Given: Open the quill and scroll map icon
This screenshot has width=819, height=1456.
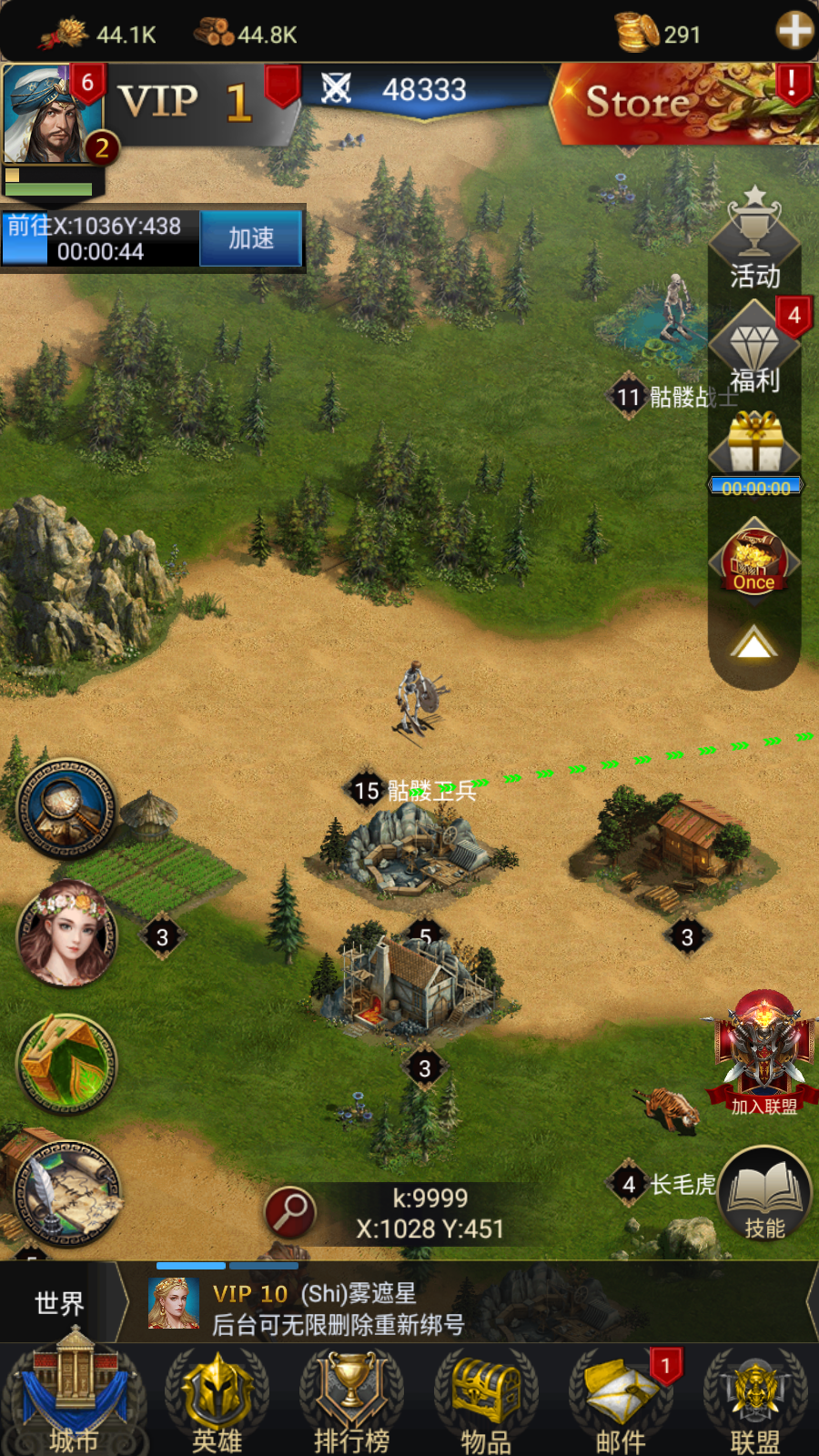Looking at the screenshot, I should click(x=66, y=1192).
